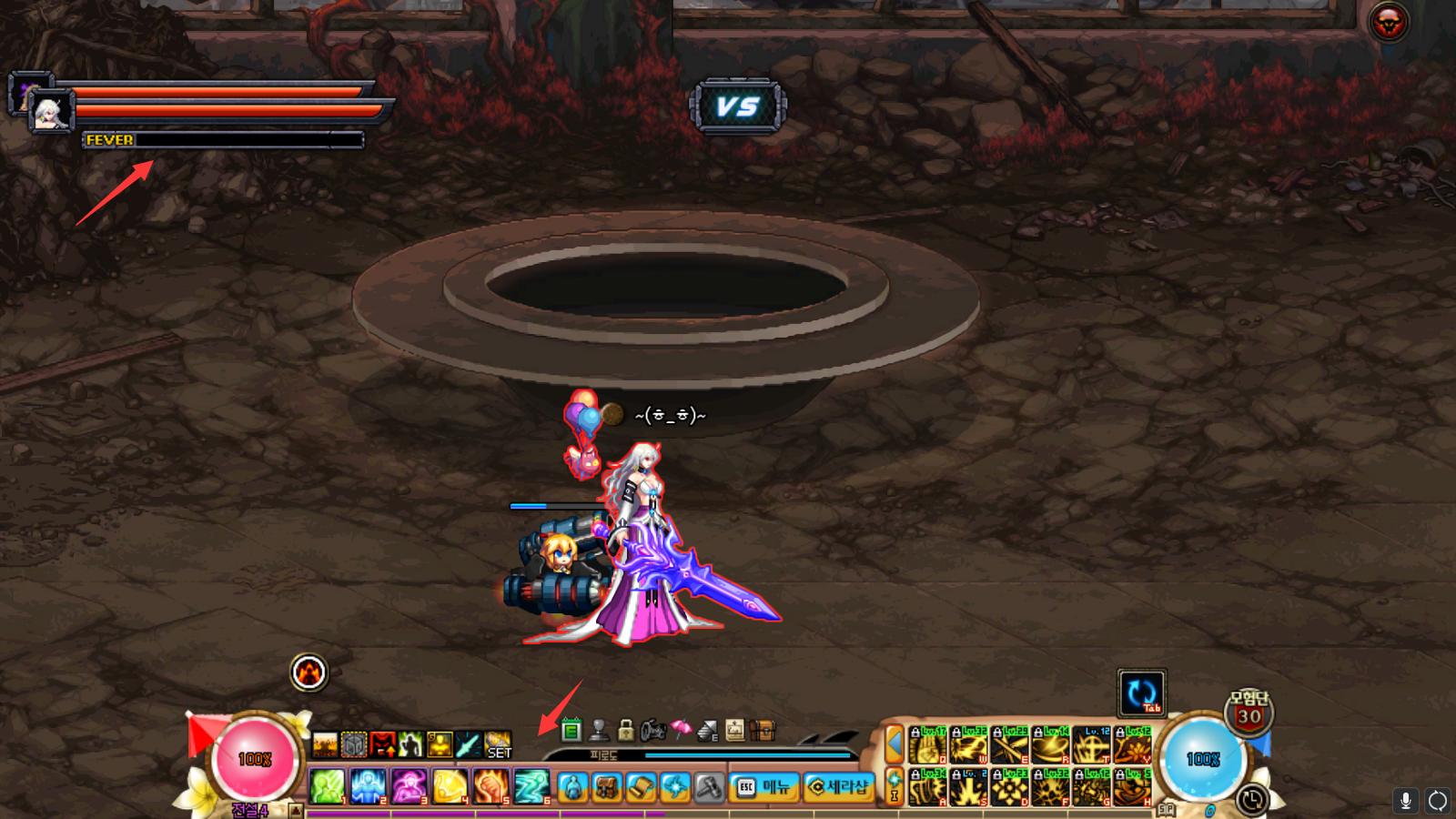Open the green E quest icon
This screenshot has height=819, width=1456.
(x=571, y=731)
